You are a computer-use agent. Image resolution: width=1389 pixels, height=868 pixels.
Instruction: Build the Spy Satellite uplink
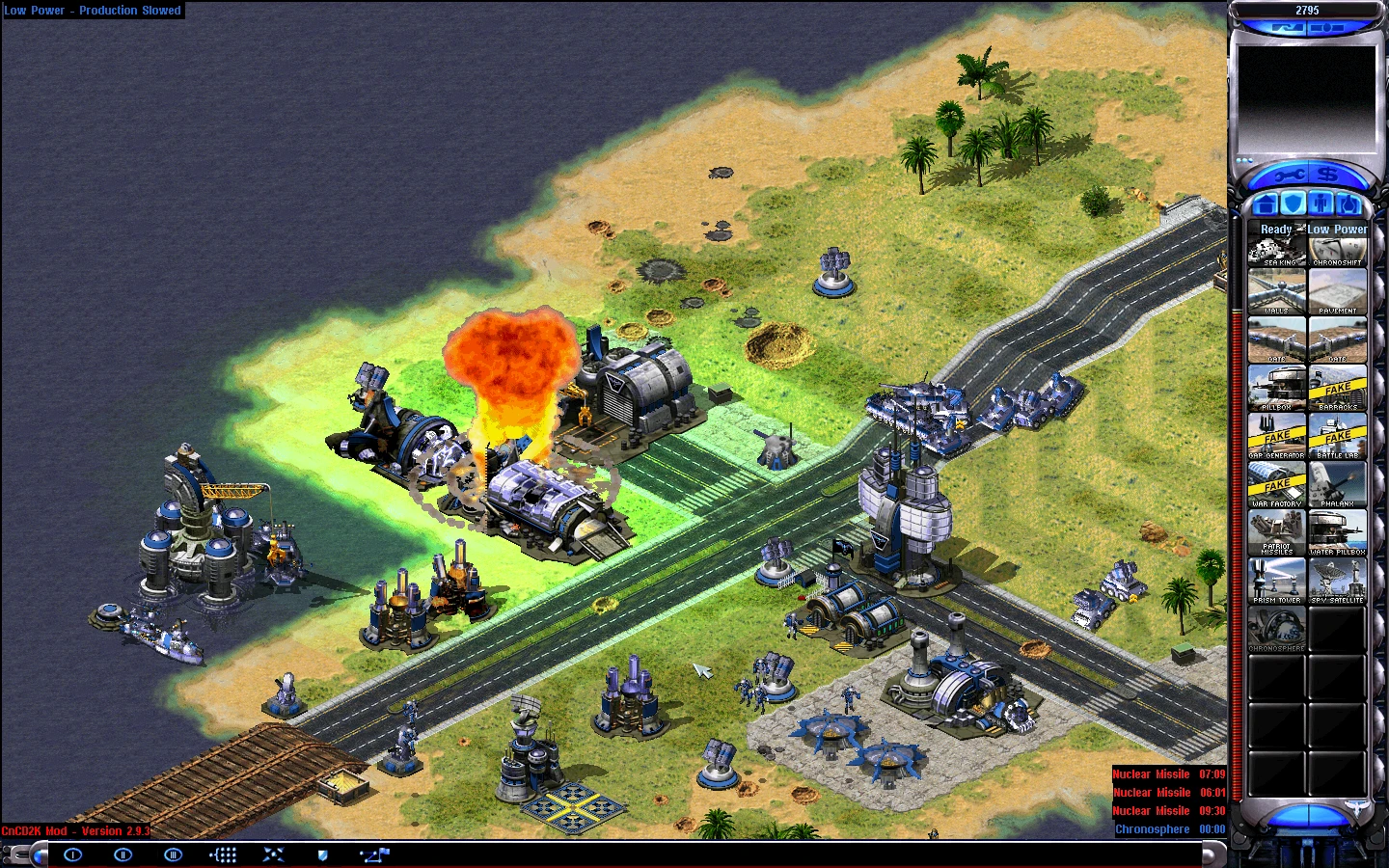(x=1337, y=581)
